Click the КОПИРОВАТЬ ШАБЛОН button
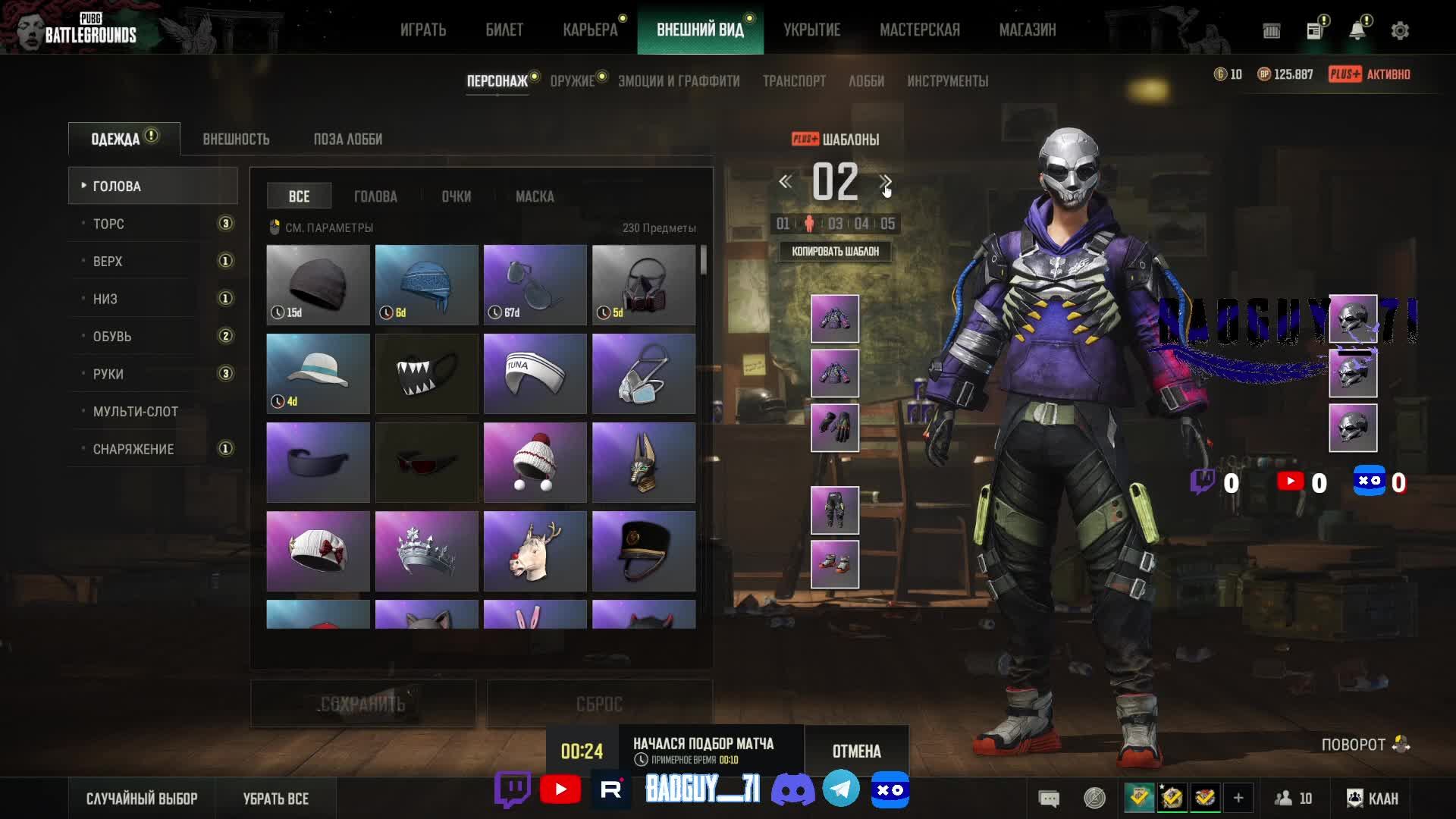The width and height of the screenshot is (1456, 819). click(x=835, y=252)
